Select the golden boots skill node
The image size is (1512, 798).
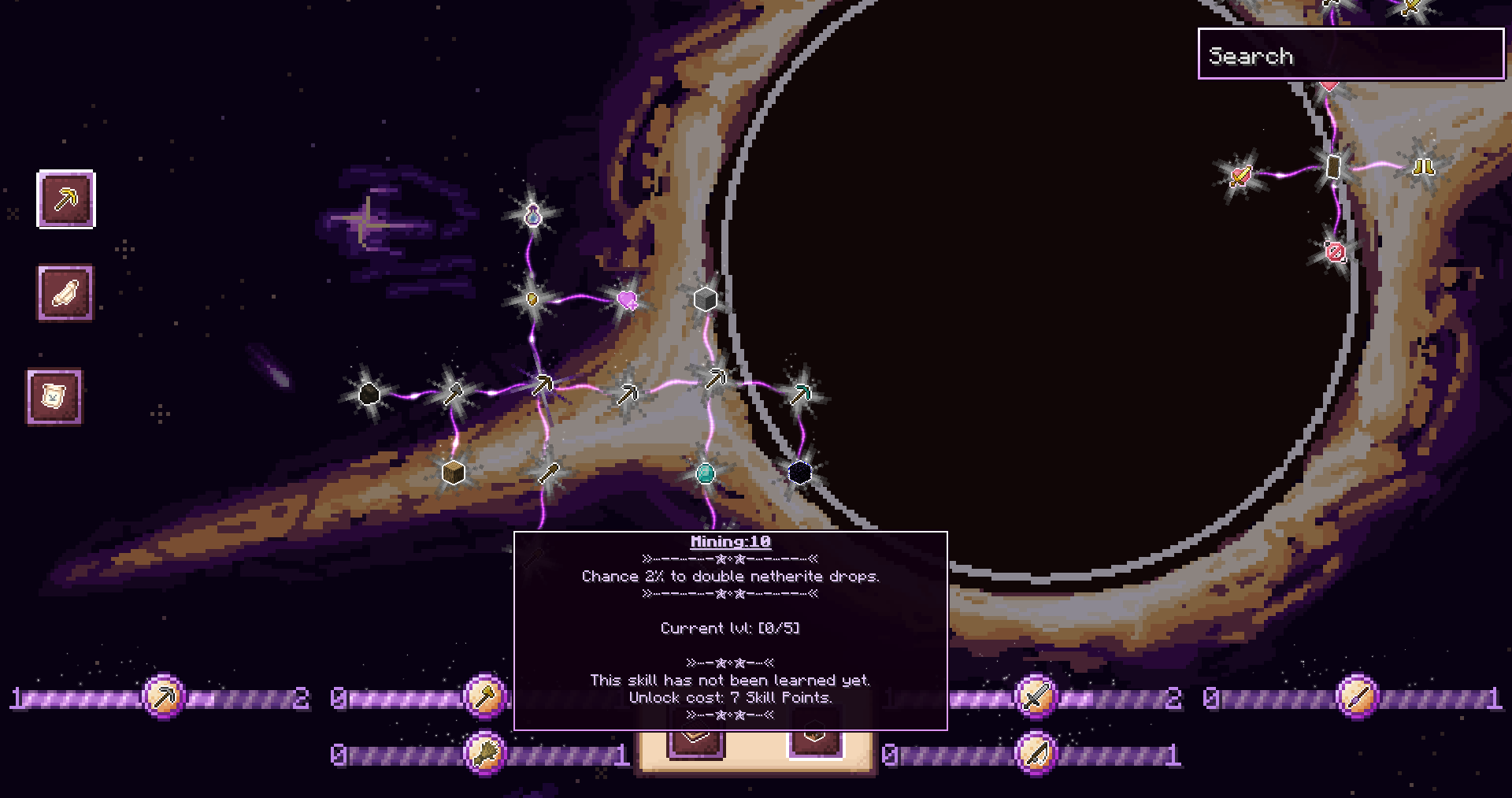tap(1423, 167)
